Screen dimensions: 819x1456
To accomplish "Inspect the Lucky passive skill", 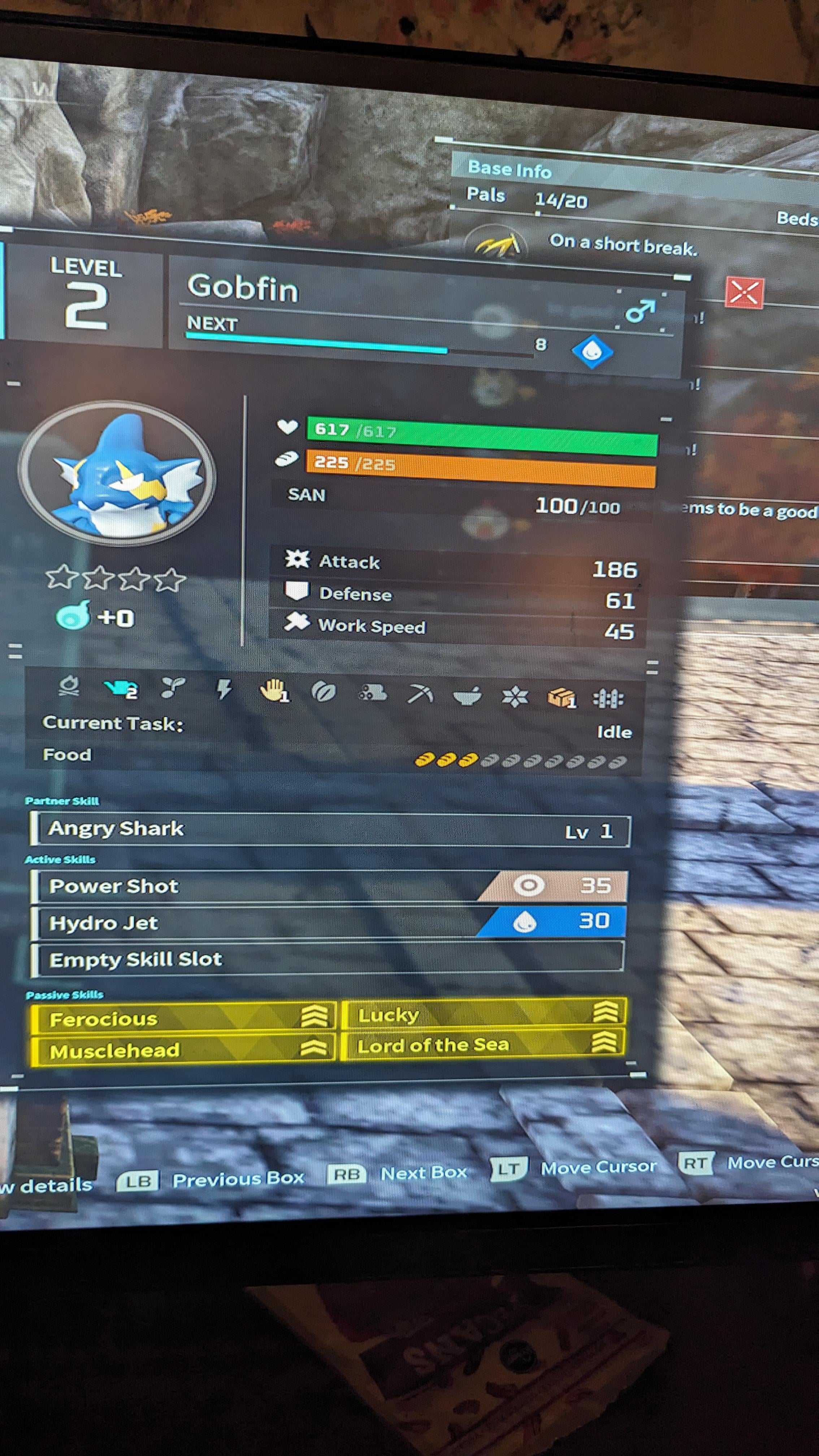I will pyautogui.click(x=483, y=1014).
